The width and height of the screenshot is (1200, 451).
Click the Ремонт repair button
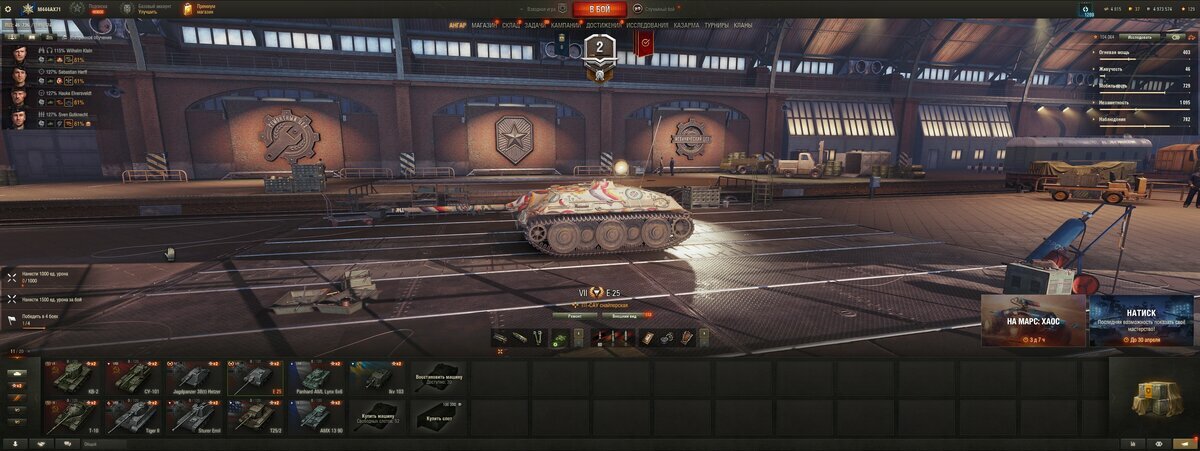[575, 315]
